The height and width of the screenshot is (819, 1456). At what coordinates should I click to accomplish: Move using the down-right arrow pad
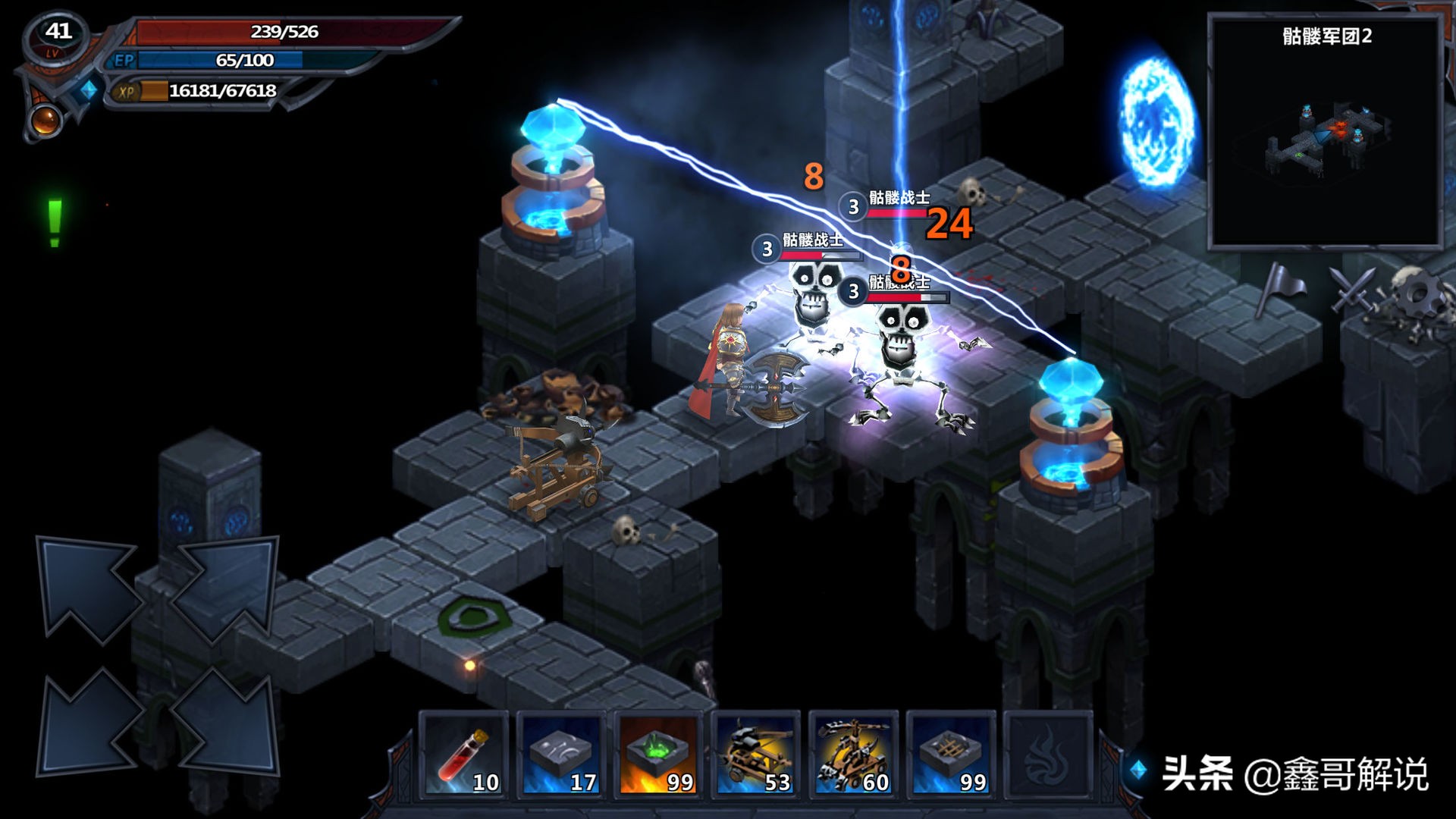[x=226, y=724]
